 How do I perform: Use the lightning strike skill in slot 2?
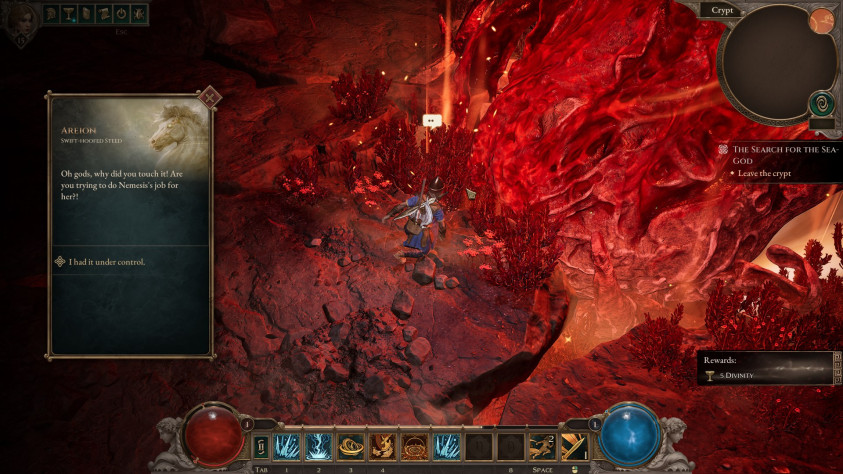pos(319,446)
